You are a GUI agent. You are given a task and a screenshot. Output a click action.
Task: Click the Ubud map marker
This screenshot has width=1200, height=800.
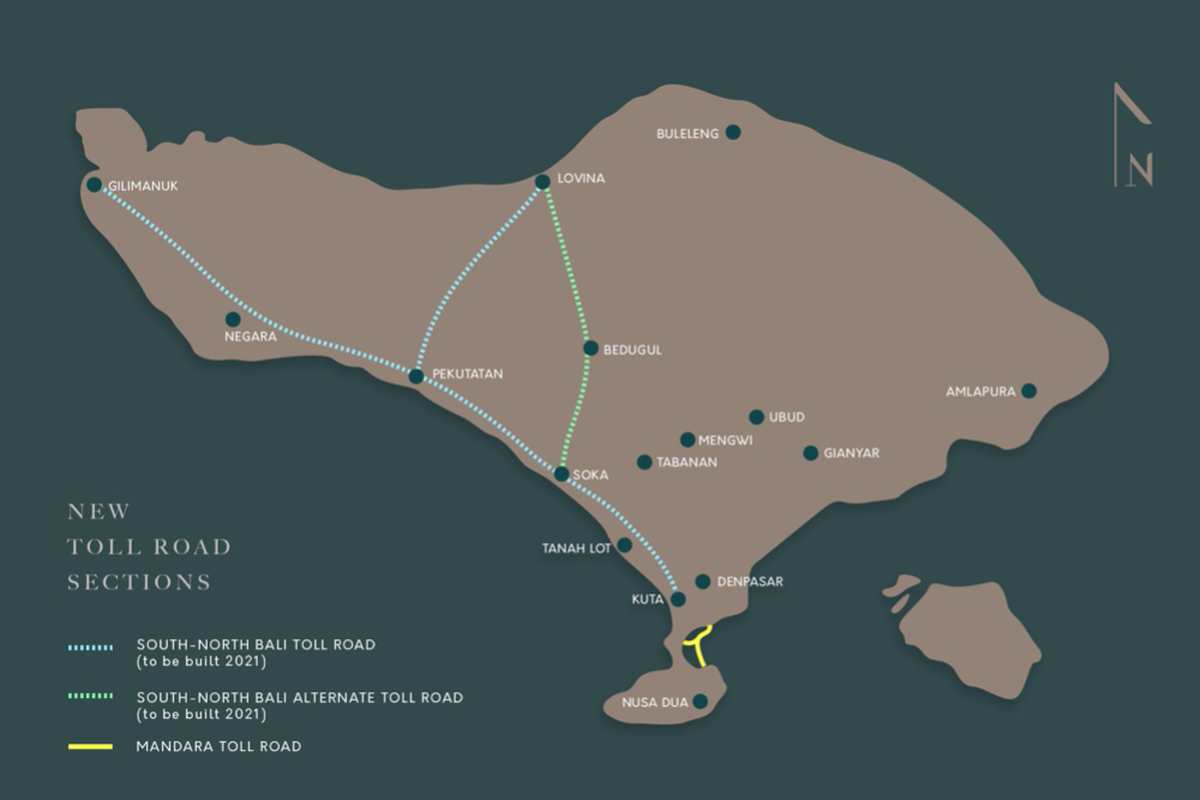(x=756, y=417)
